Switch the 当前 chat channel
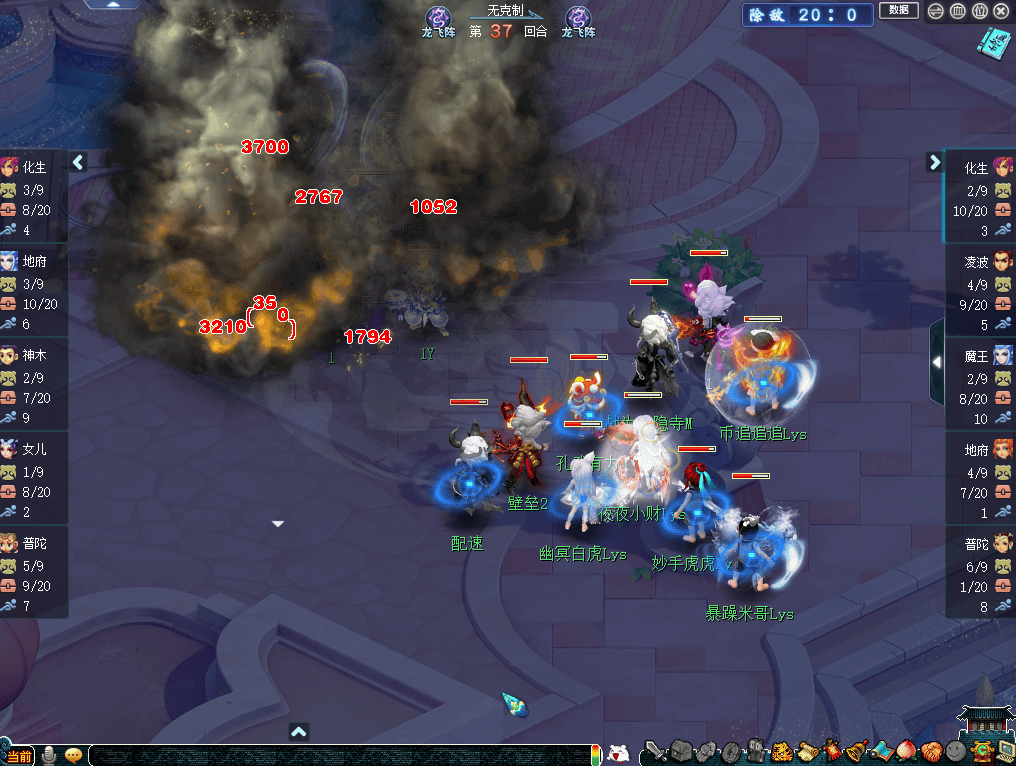 point(19,756)
